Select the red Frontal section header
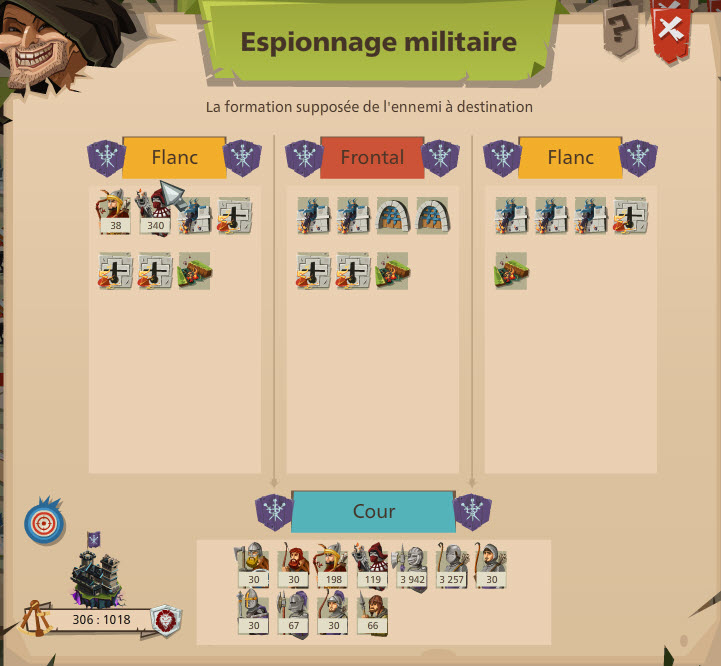The image size is (721, 666). coord(372,158)
